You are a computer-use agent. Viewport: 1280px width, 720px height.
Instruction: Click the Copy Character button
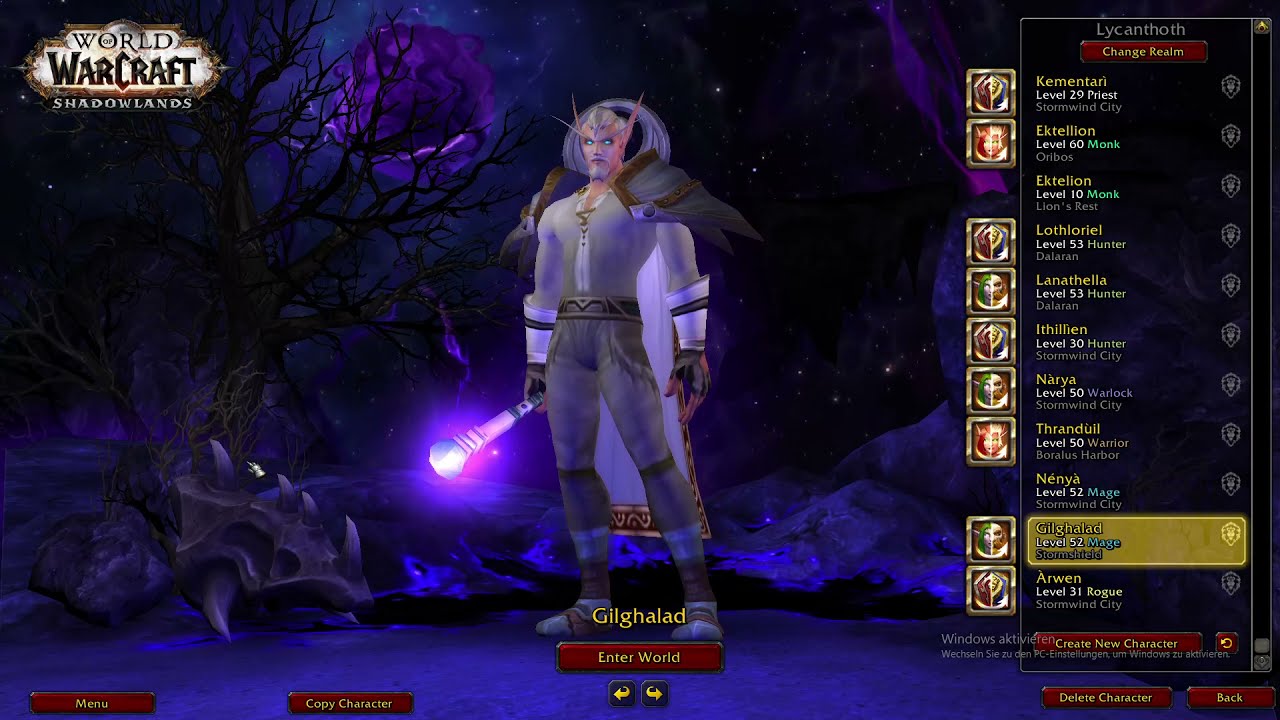coord(349,703)
